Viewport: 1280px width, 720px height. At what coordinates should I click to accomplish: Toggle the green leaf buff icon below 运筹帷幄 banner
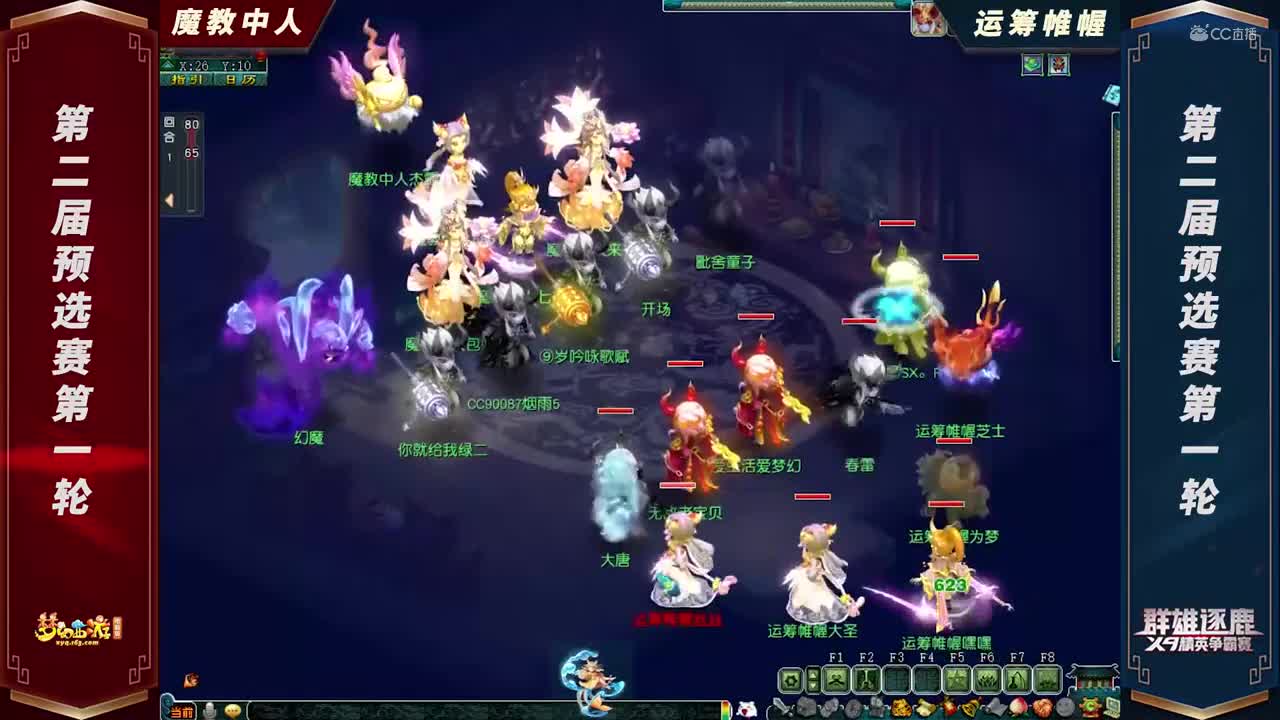tap(1032, 64)
